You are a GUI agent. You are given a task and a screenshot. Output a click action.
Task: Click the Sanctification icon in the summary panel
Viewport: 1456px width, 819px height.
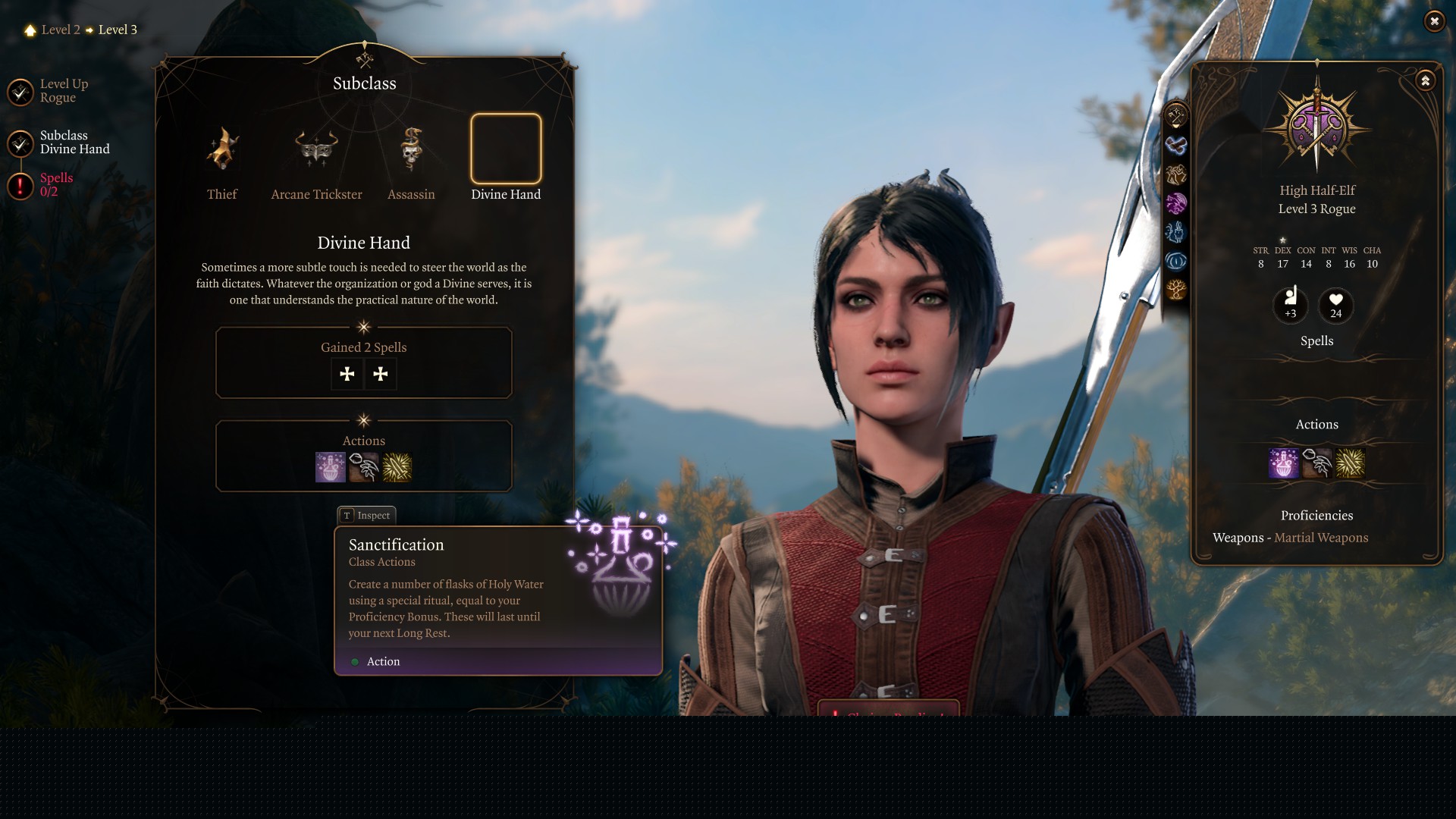(x=1283, y=463)
